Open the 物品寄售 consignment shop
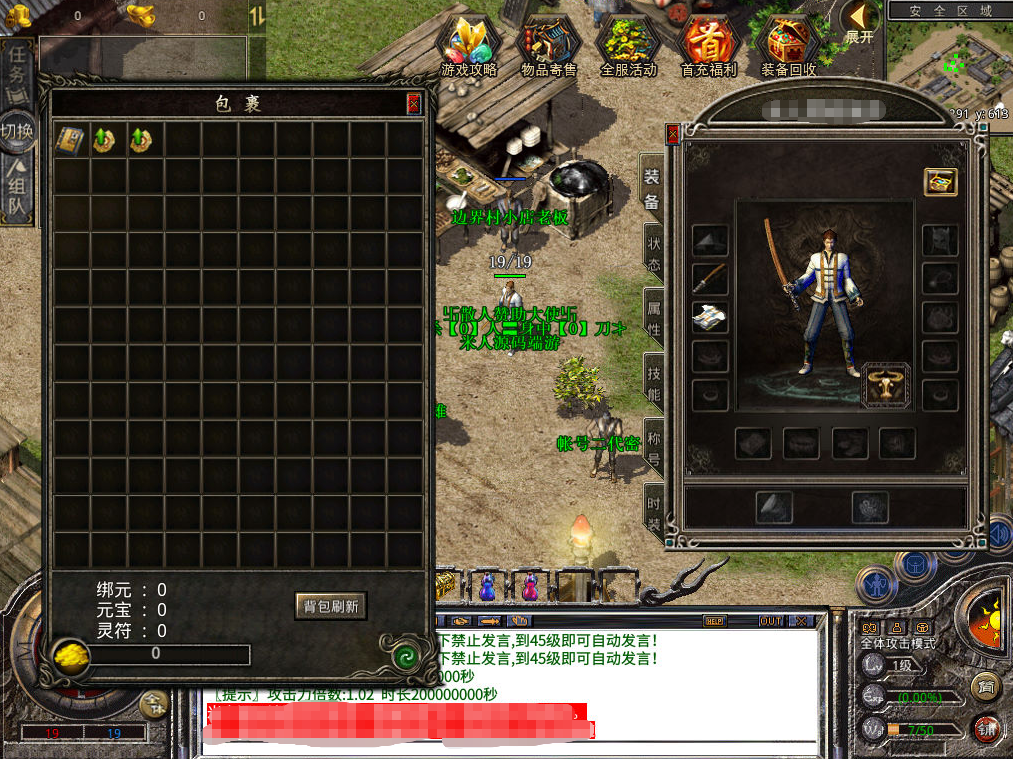 coord(549,47)
